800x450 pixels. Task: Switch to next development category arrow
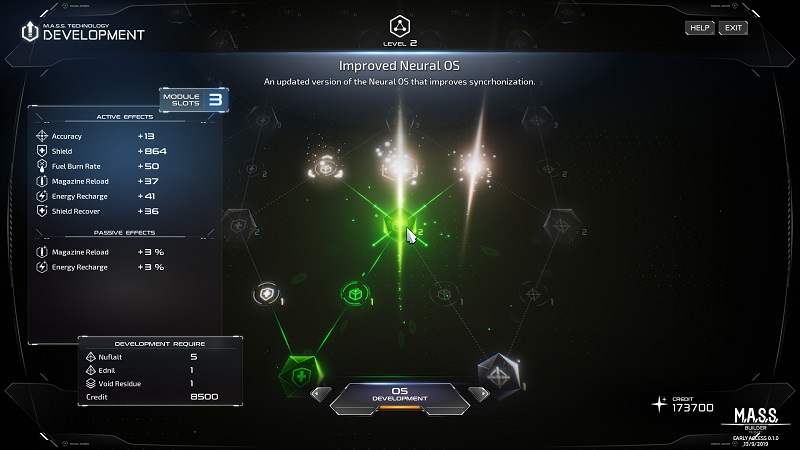(478, 393)
